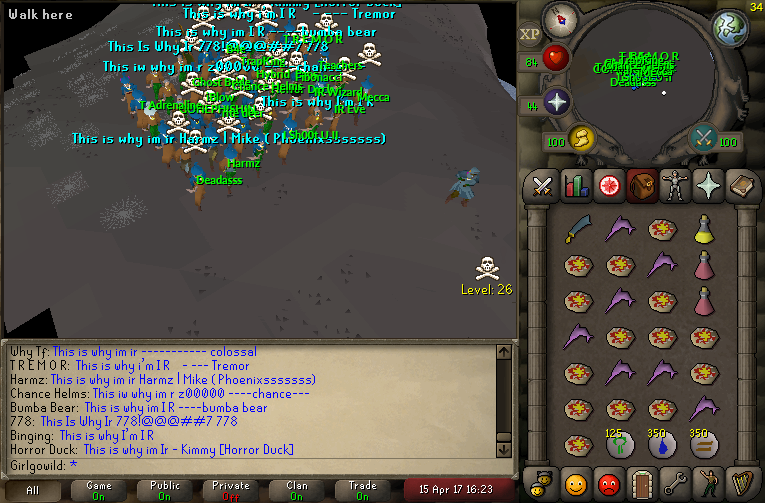Activate quick prayers via the prayer orb
This screenshot has height=503, width=765.
point(556,102)
